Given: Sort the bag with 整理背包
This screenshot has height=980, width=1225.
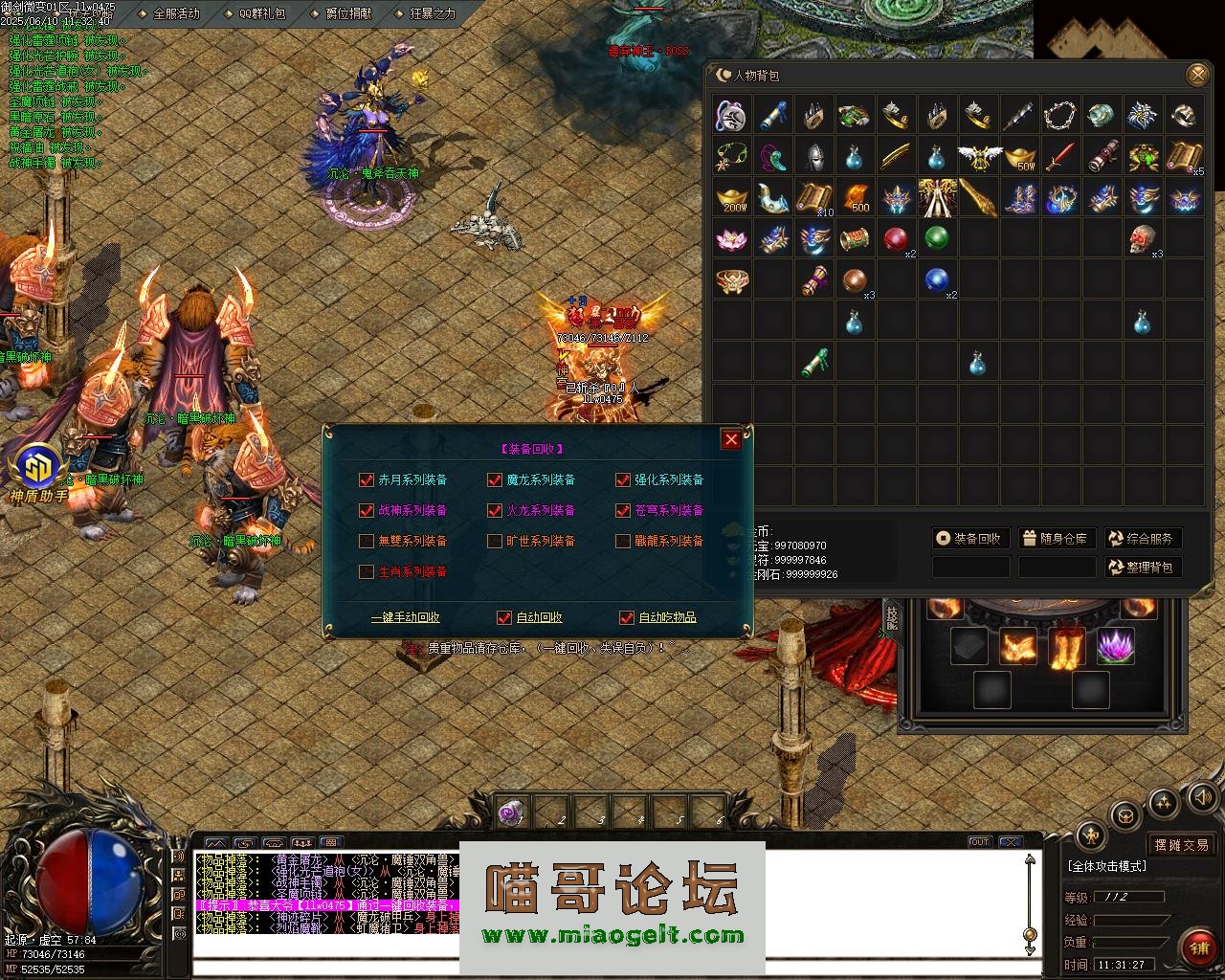Looking at the screenshot, I should [1143, 567].
